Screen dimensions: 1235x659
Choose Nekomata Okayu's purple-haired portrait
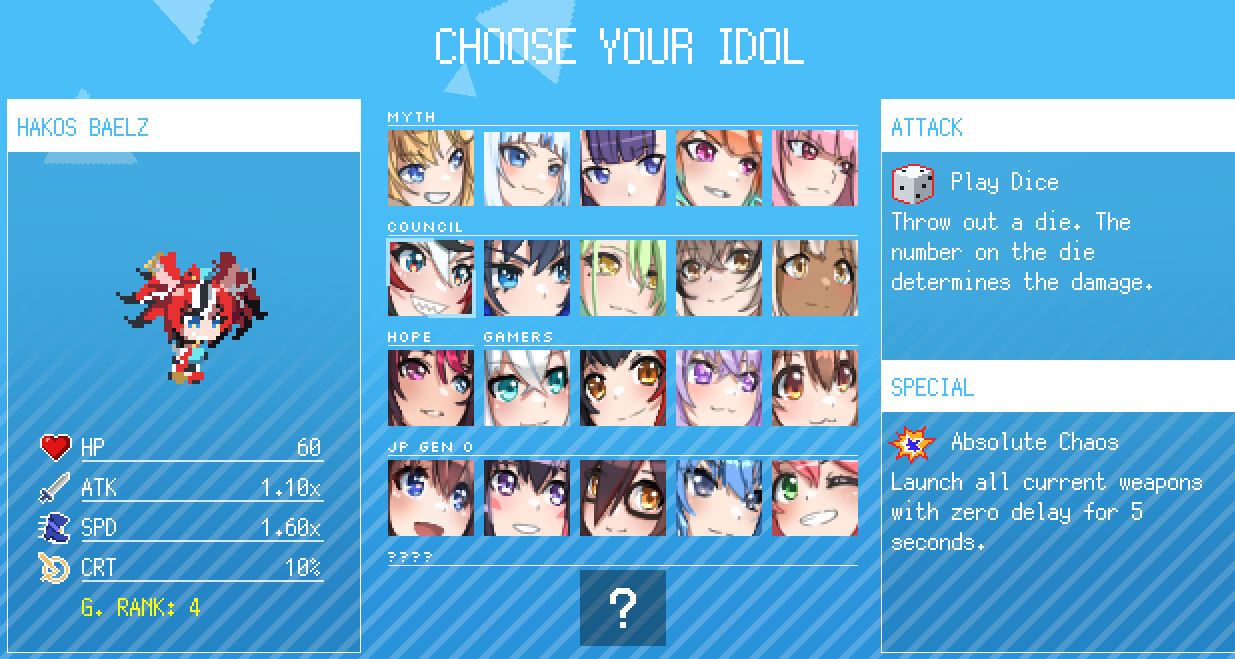[x=719, y=388]
